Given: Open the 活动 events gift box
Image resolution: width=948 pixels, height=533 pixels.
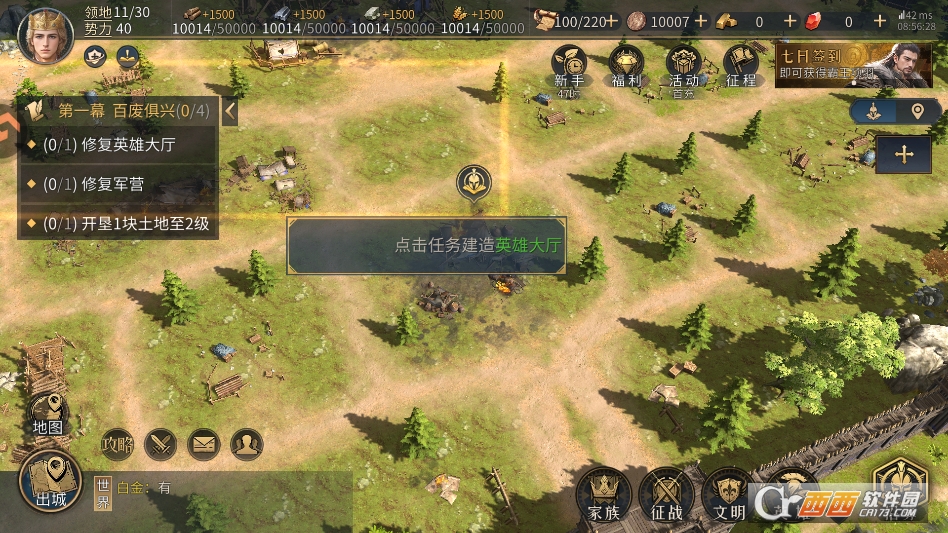Looking at the screenshot, I should (684, 67).
